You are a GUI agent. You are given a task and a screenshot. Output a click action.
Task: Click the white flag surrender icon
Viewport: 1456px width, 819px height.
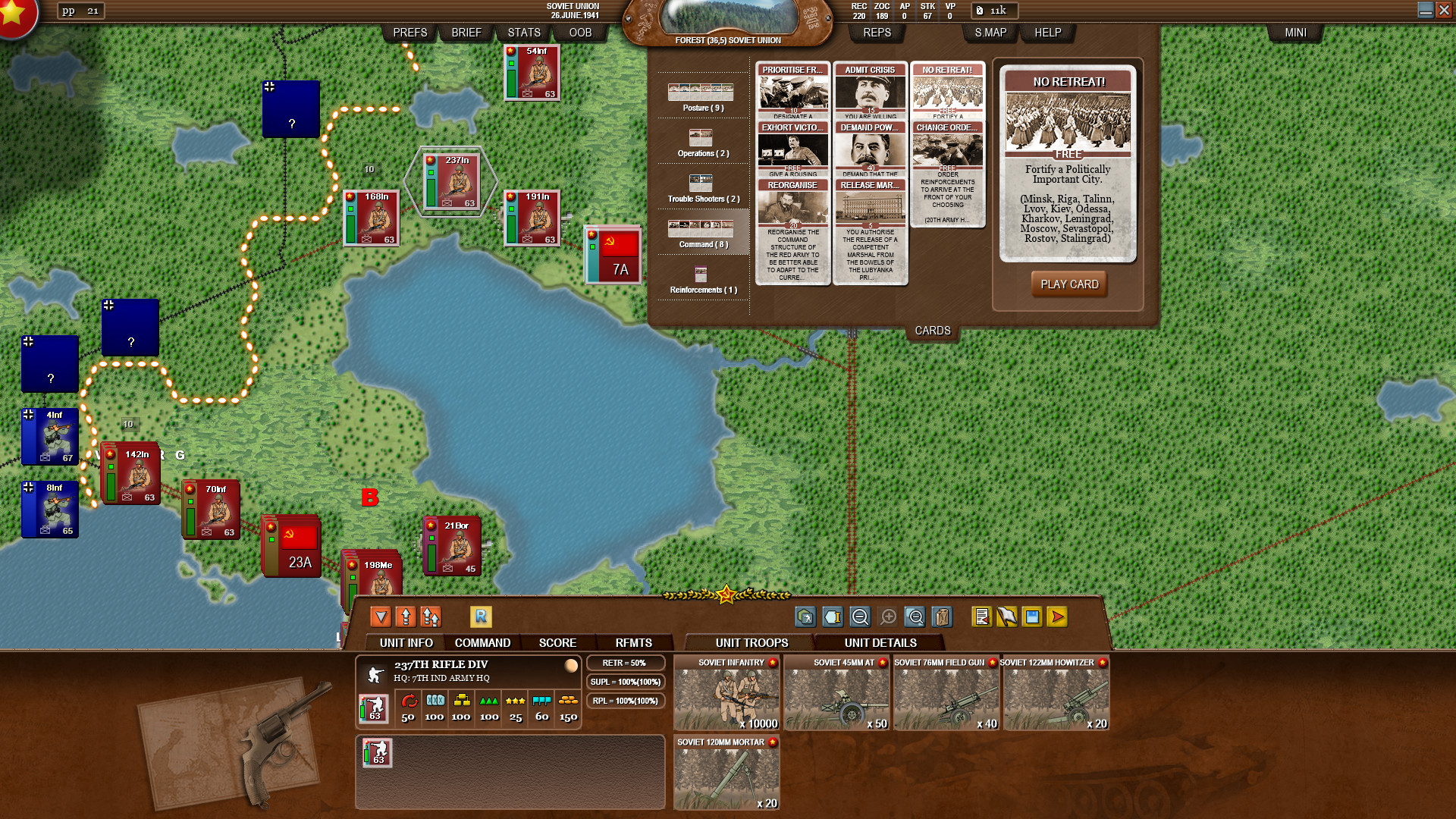pyautogui.click(x=1007, y=617)
